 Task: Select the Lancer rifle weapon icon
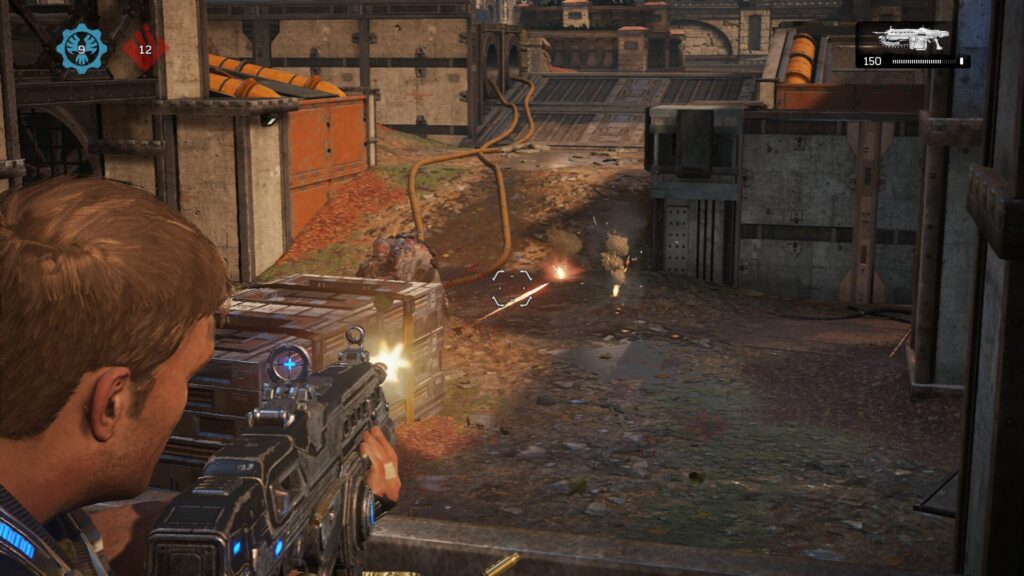click(x=910, y=38)
